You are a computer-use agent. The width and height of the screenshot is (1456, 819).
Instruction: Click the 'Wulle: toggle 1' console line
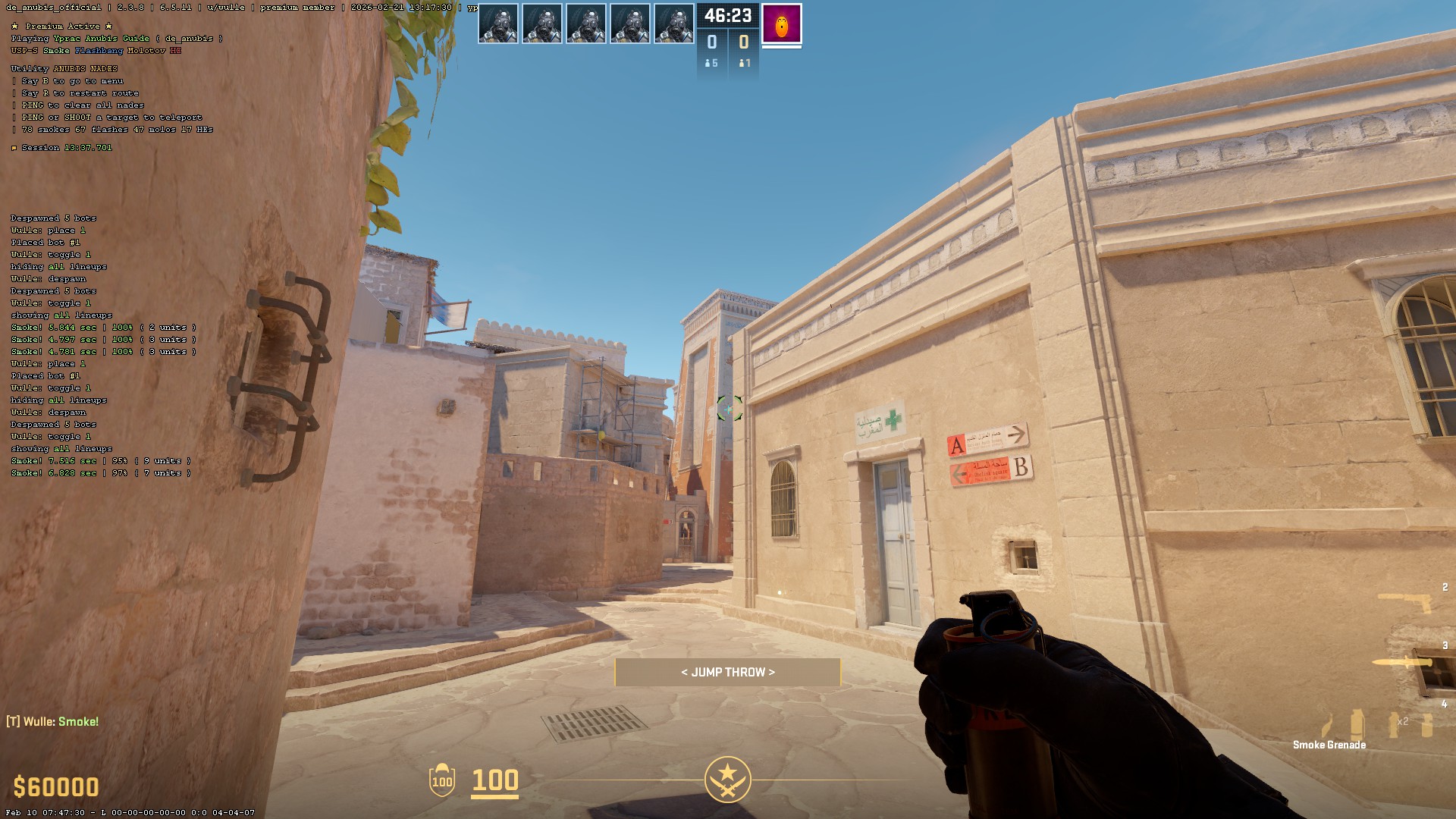(50, 254)
